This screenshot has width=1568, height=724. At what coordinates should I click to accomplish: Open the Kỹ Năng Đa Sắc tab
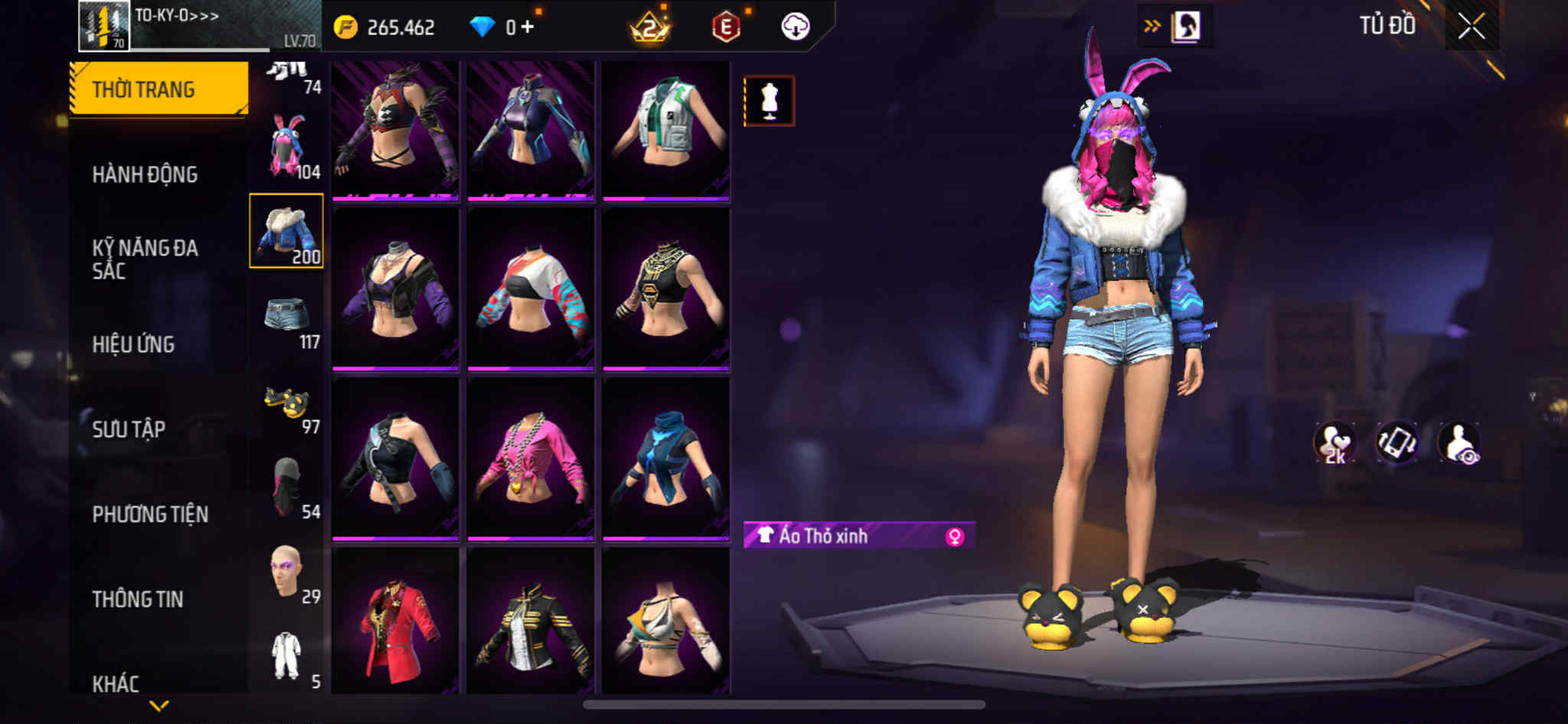click(145, 259)
